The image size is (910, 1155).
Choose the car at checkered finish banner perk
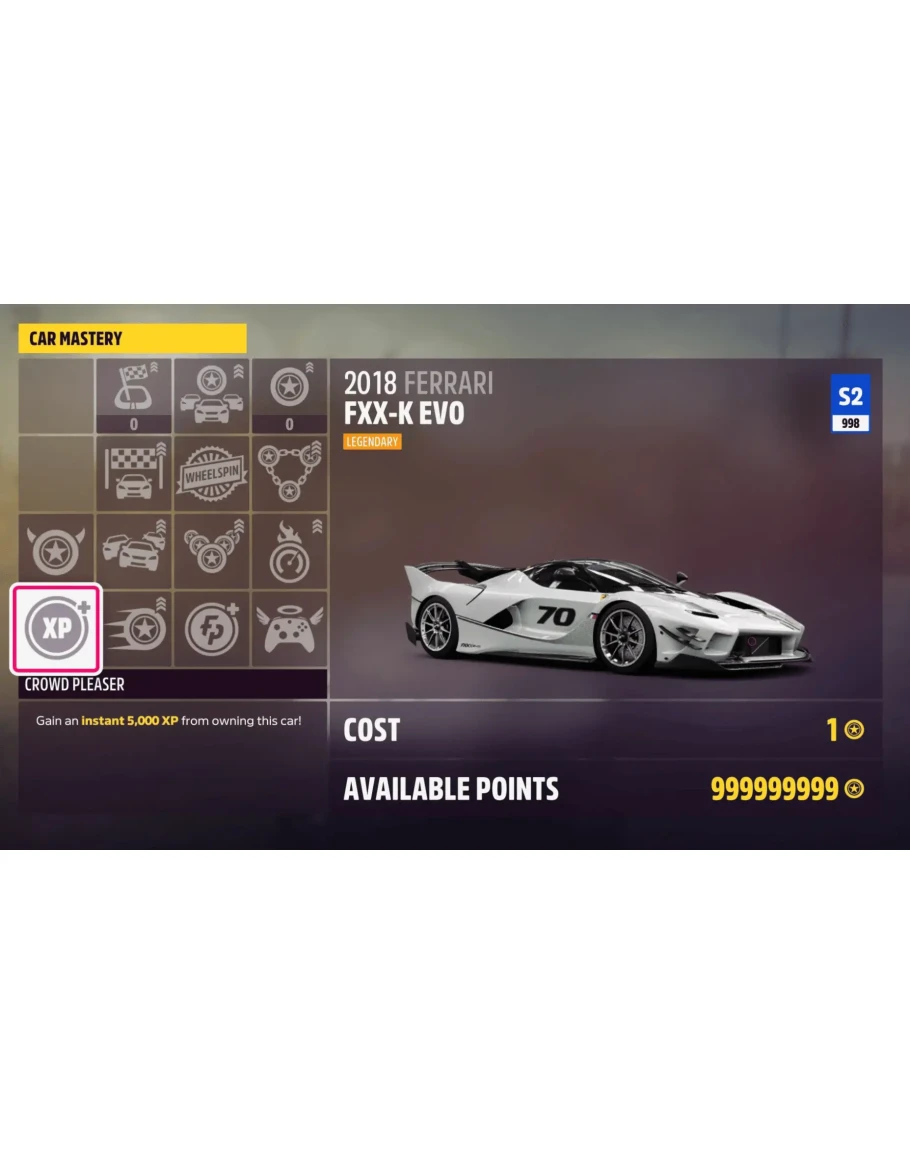(134, 472)
